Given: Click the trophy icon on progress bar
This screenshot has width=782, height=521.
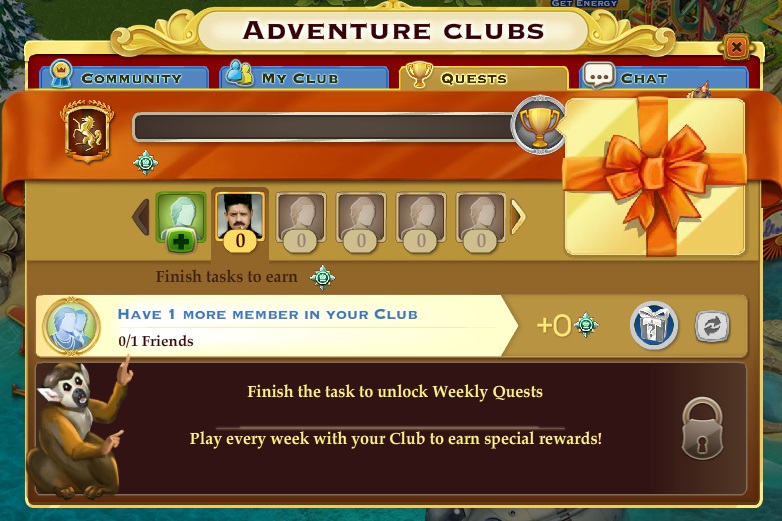Looking at the screenshot, I should tap(540, 127).
